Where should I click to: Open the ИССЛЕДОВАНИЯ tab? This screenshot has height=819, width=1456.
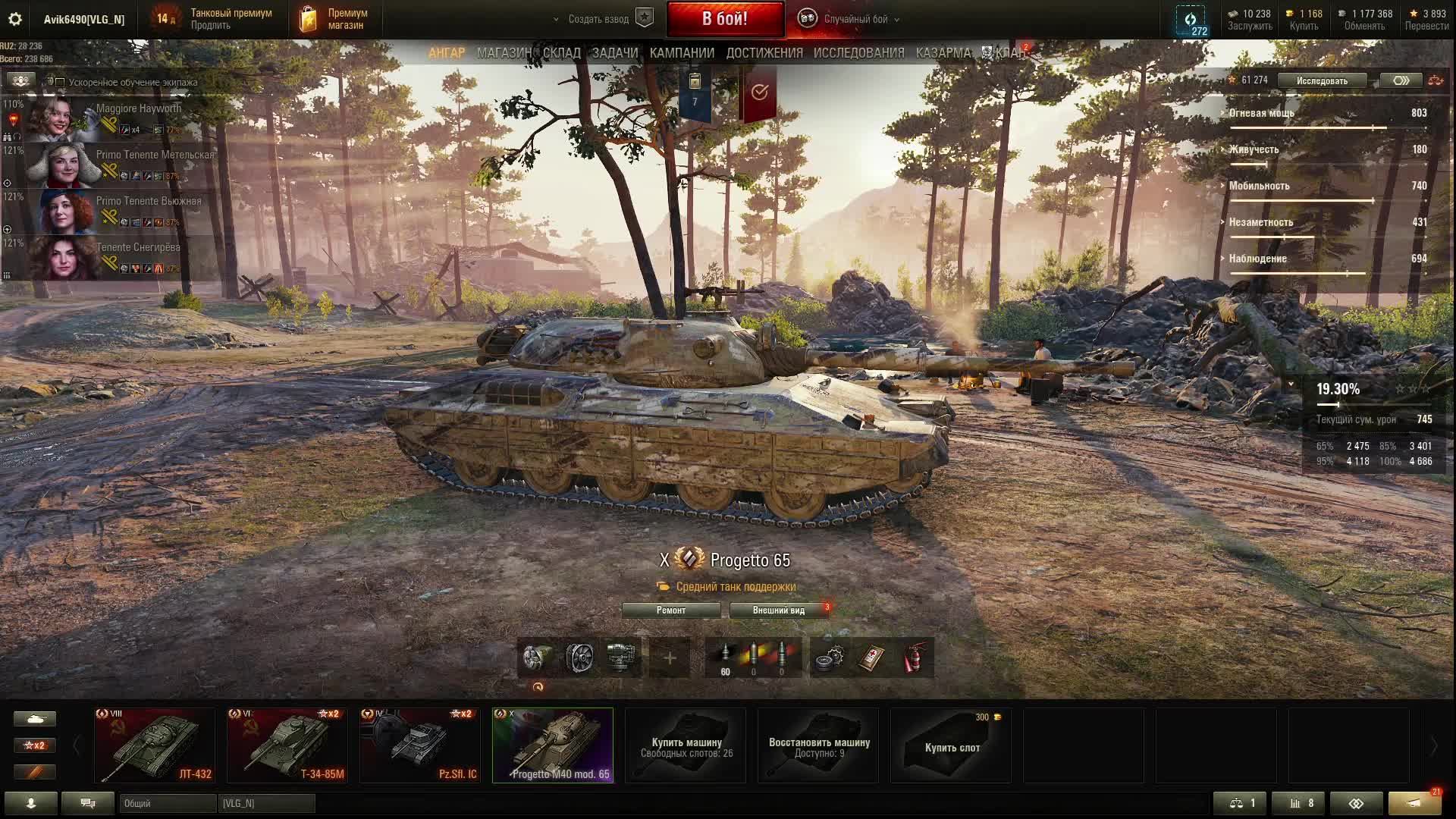tap(858, 53)
